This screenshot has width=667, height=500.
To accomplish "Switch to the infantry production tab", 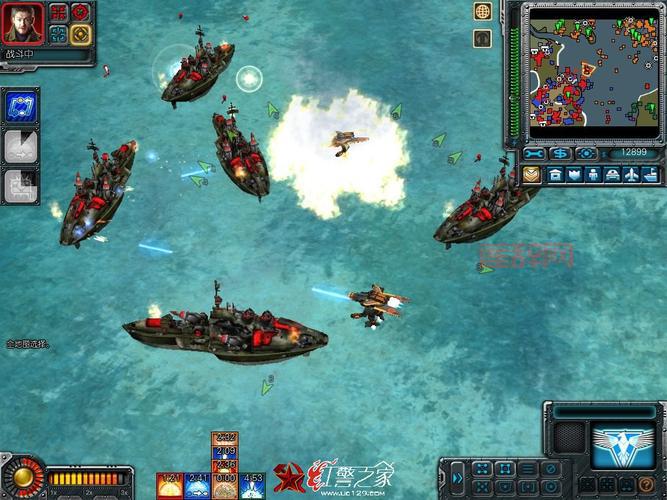I will 592,175.
